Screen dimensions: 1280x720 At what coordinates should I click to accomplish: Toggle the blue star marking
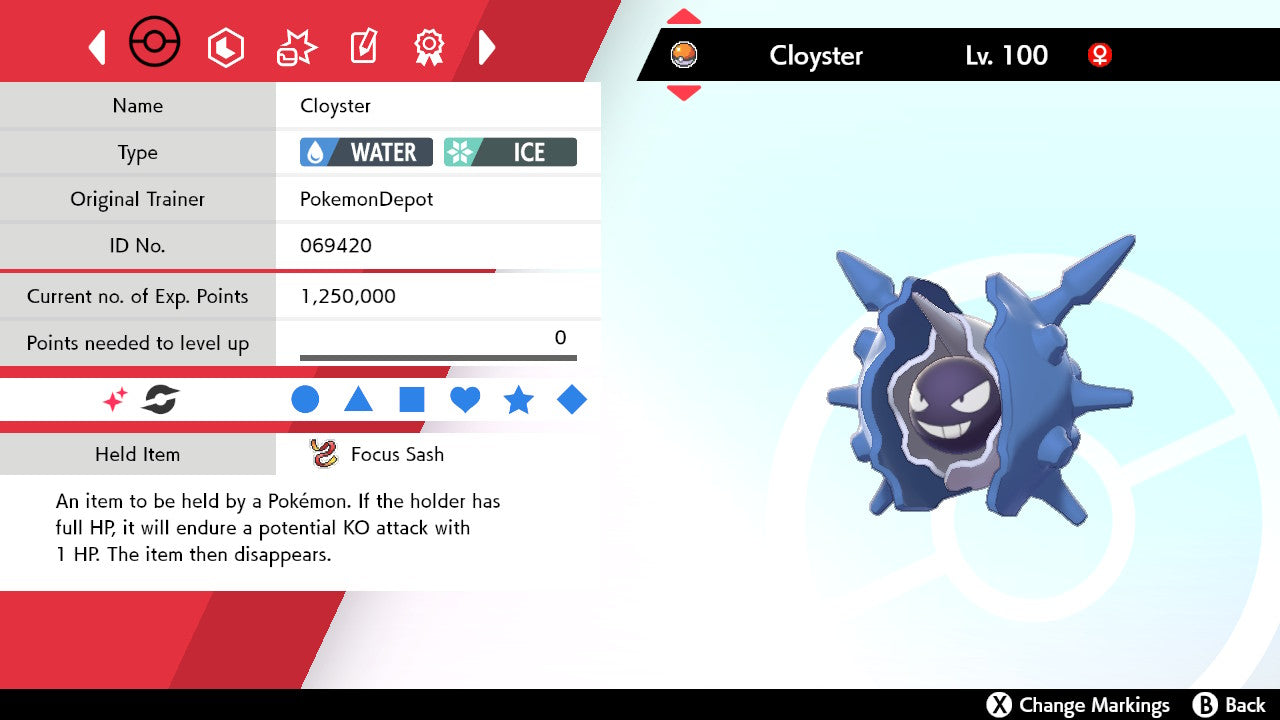518,400
